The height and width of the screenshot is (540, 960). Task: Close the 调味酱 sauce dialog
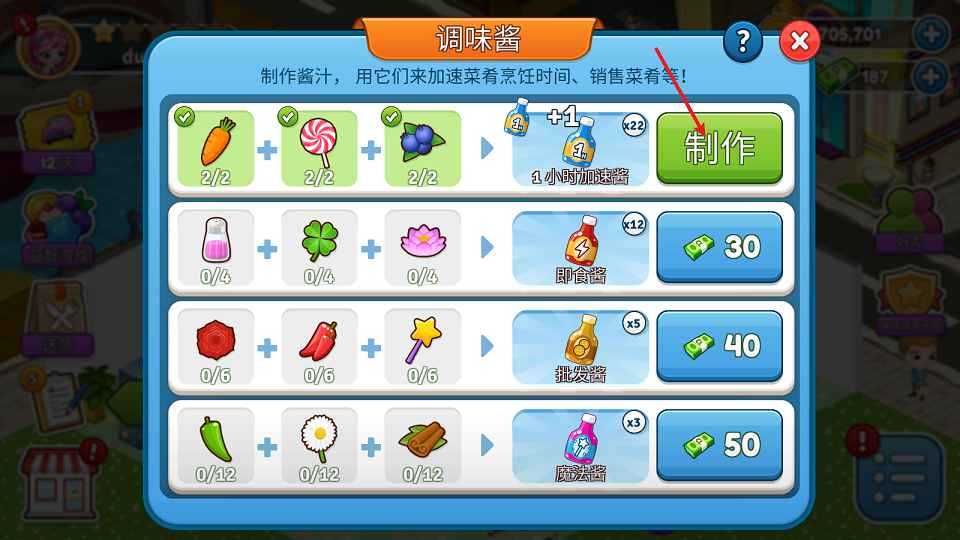tap(799, 41)
